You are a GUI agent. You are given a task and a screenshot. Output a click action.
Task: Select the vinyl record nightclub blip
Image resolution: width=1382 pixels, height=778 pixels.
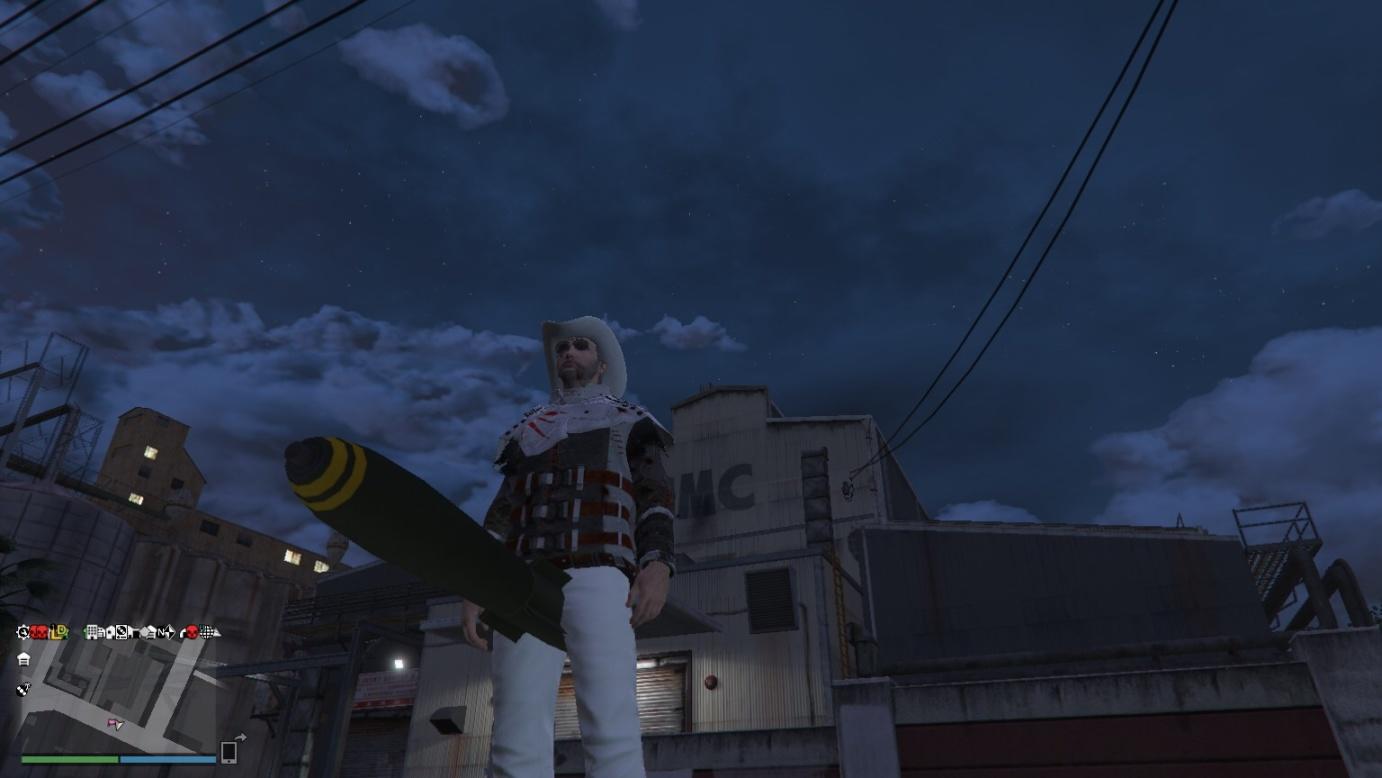point(122,632)
